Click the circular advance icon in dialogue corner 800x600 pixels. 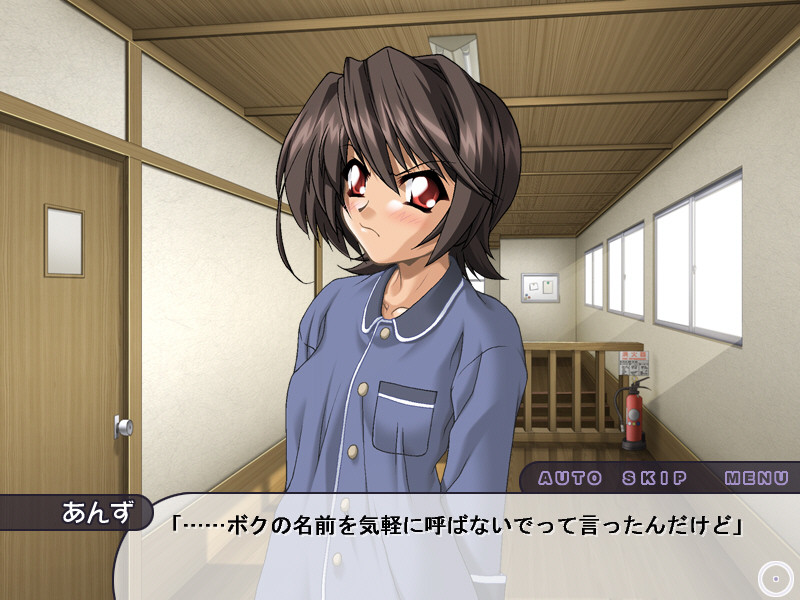point(774,577)
